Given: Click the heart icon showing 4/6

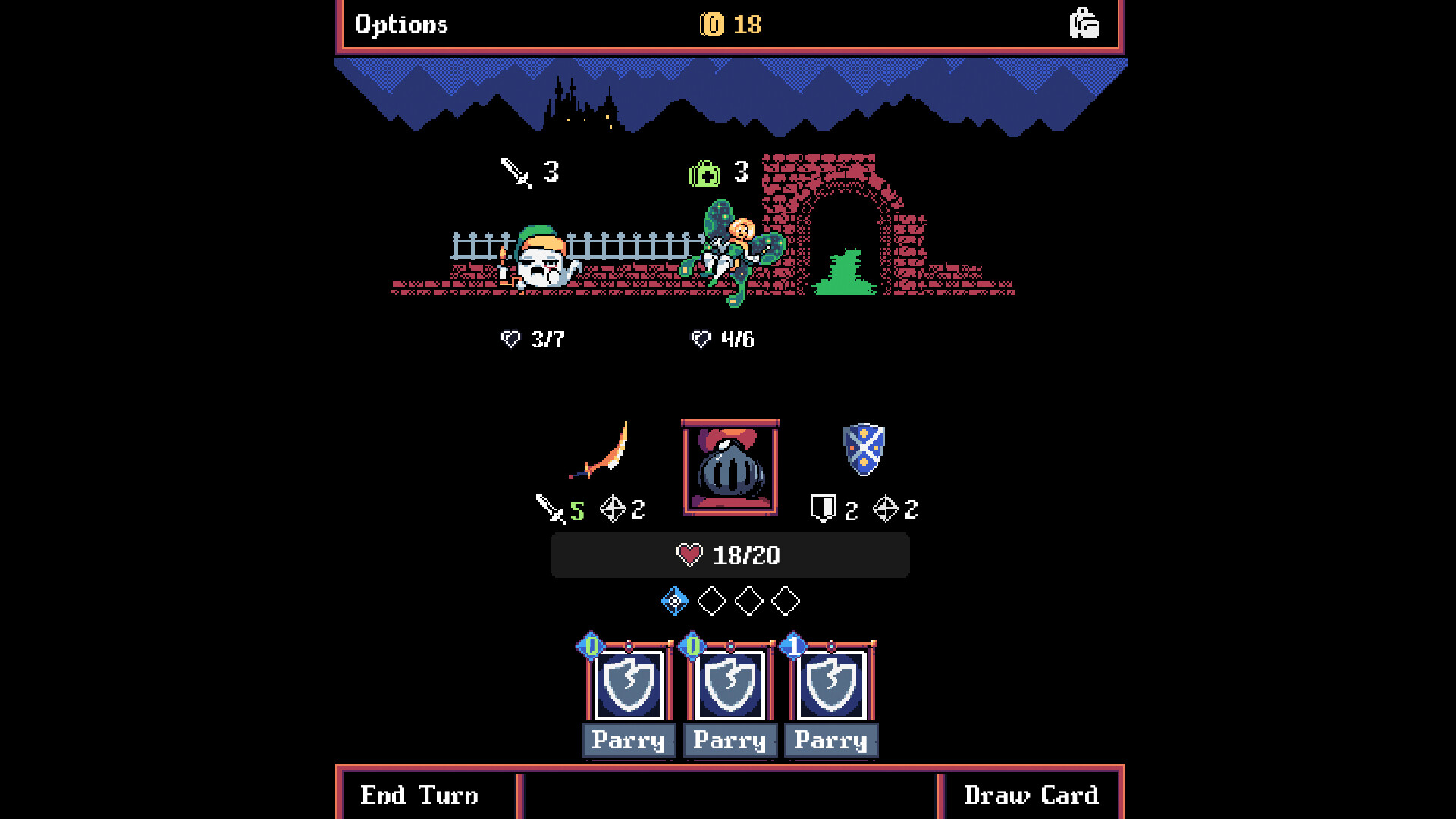Looking at the screenshot, I should (699, 339).
